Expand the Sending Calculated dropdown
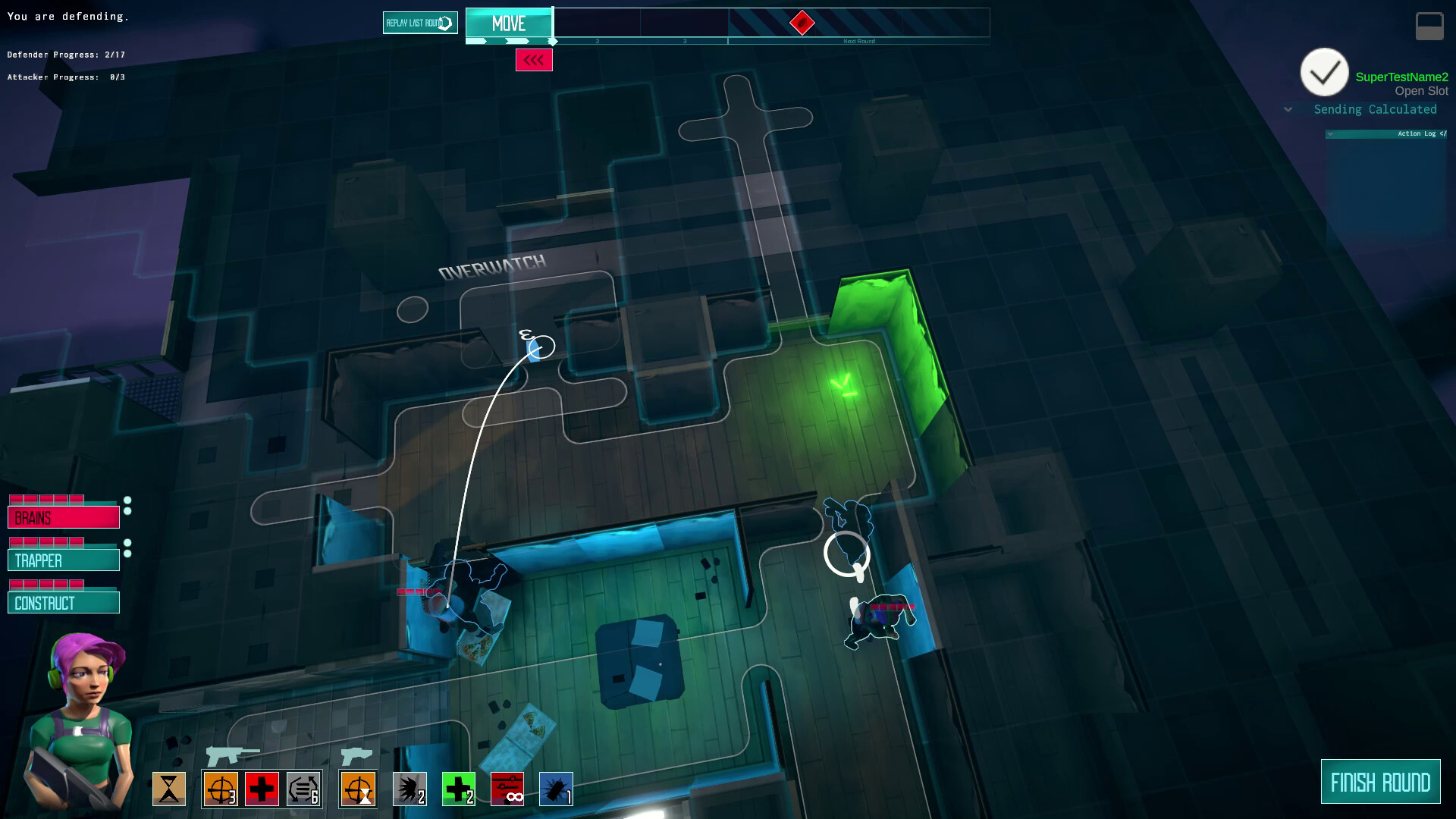Image resolution: width=1456 pixels, height=819 pixels. 1288,109
